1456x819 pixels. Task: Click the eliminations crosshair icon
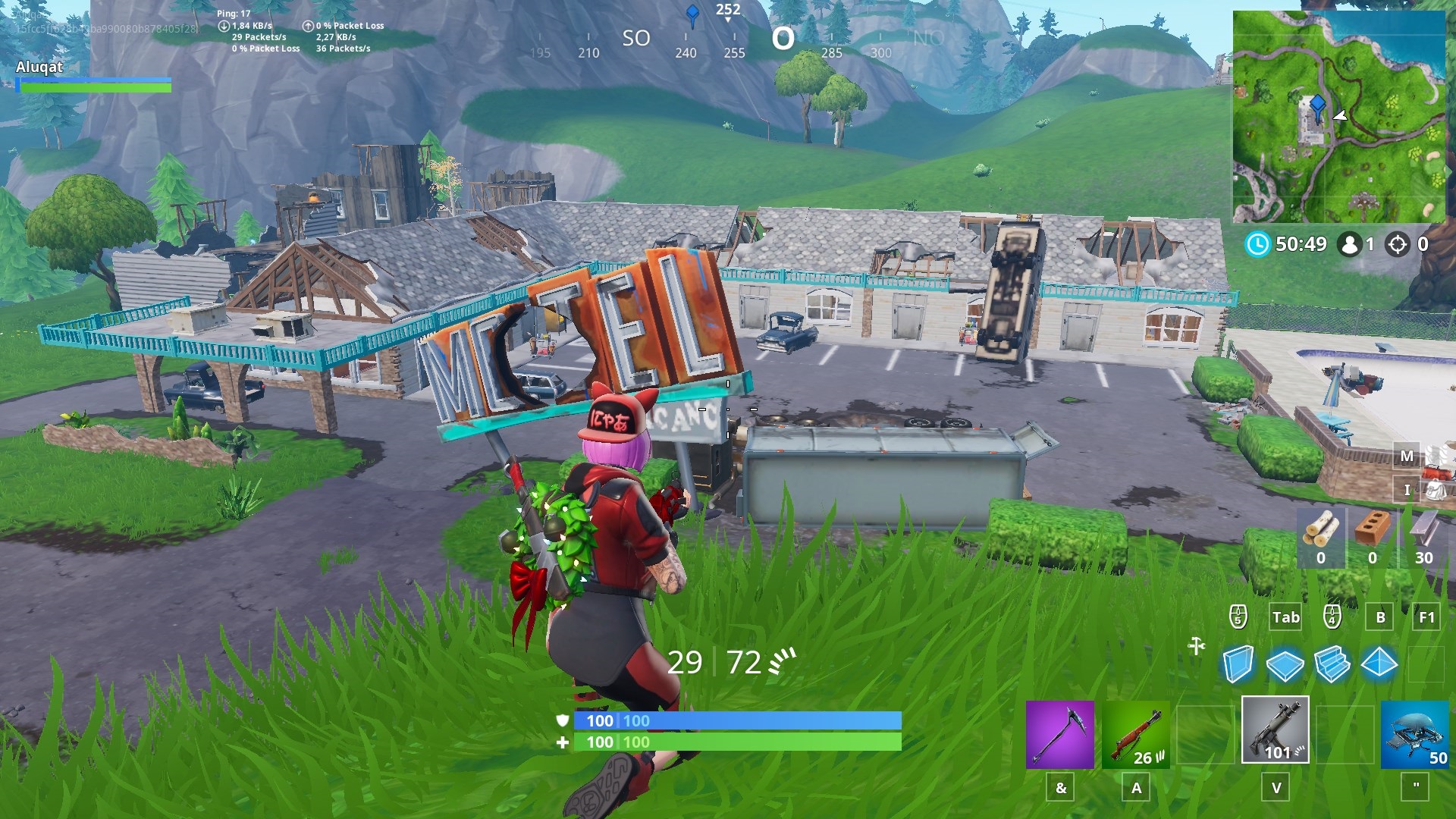tap(1398, 244)
